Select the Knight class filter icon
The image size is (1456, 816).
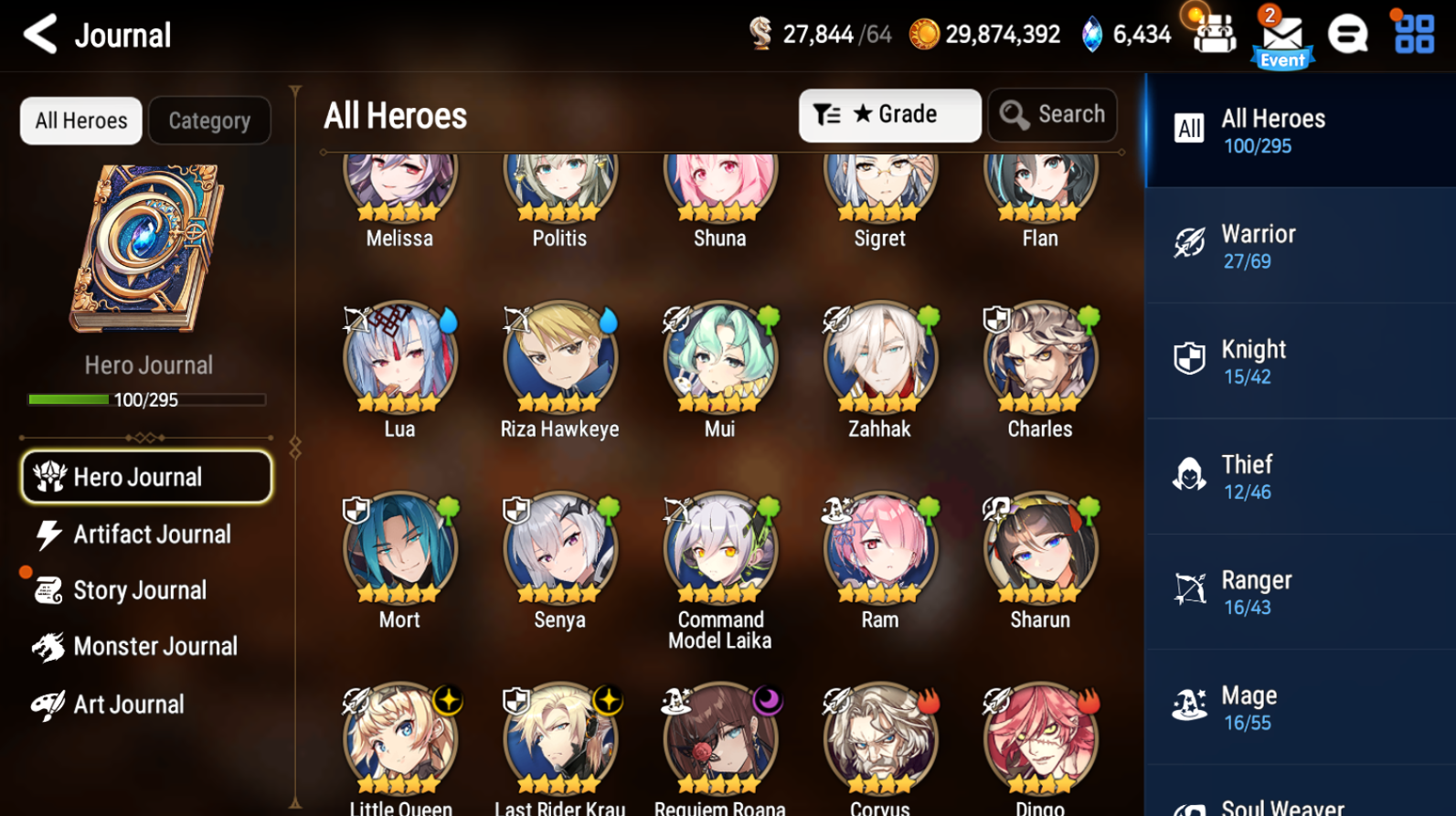[1190, 359]
